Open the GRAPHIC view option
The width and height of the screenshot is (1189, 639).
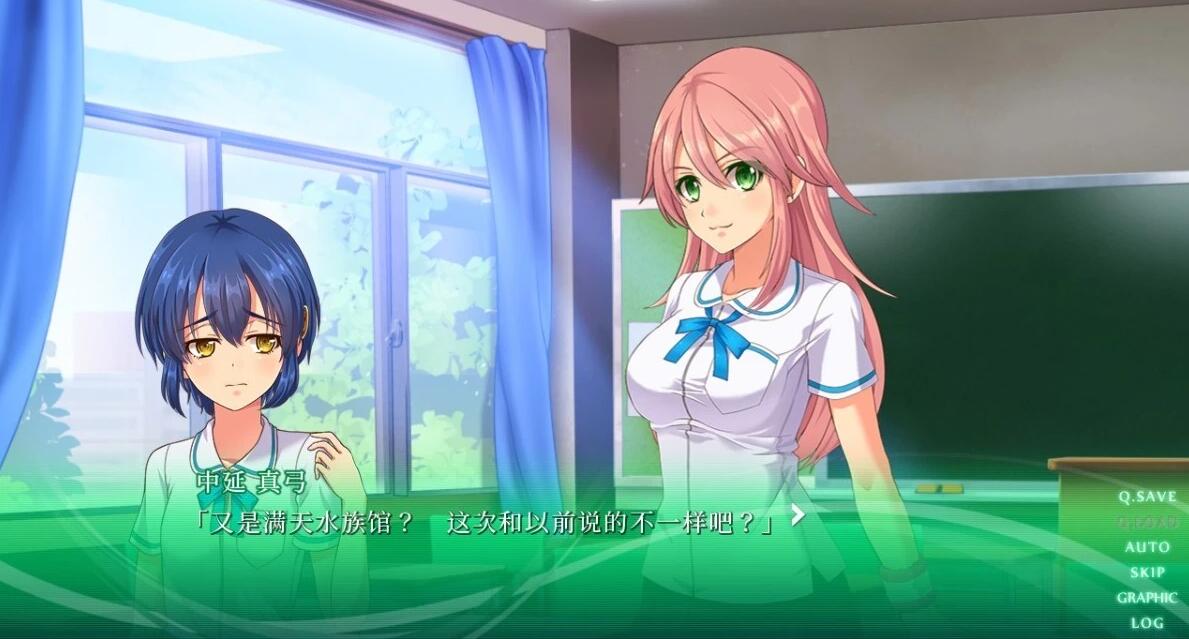[1147, 598]
